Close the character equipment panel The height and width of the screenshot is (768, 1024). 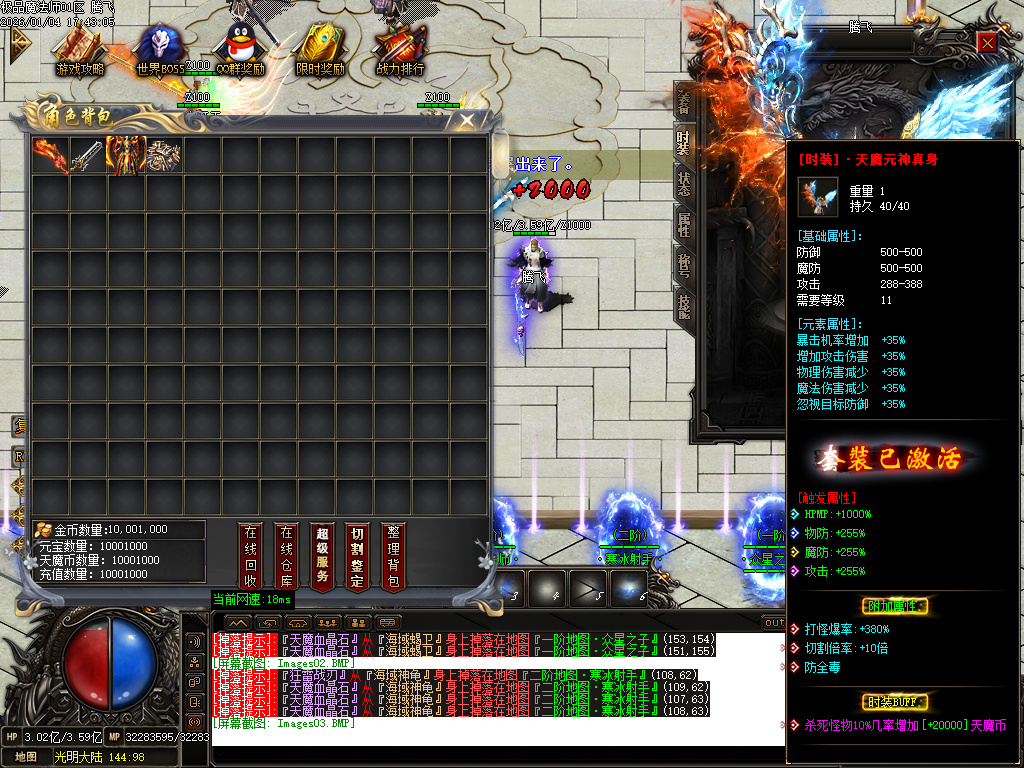pos(987,42)
